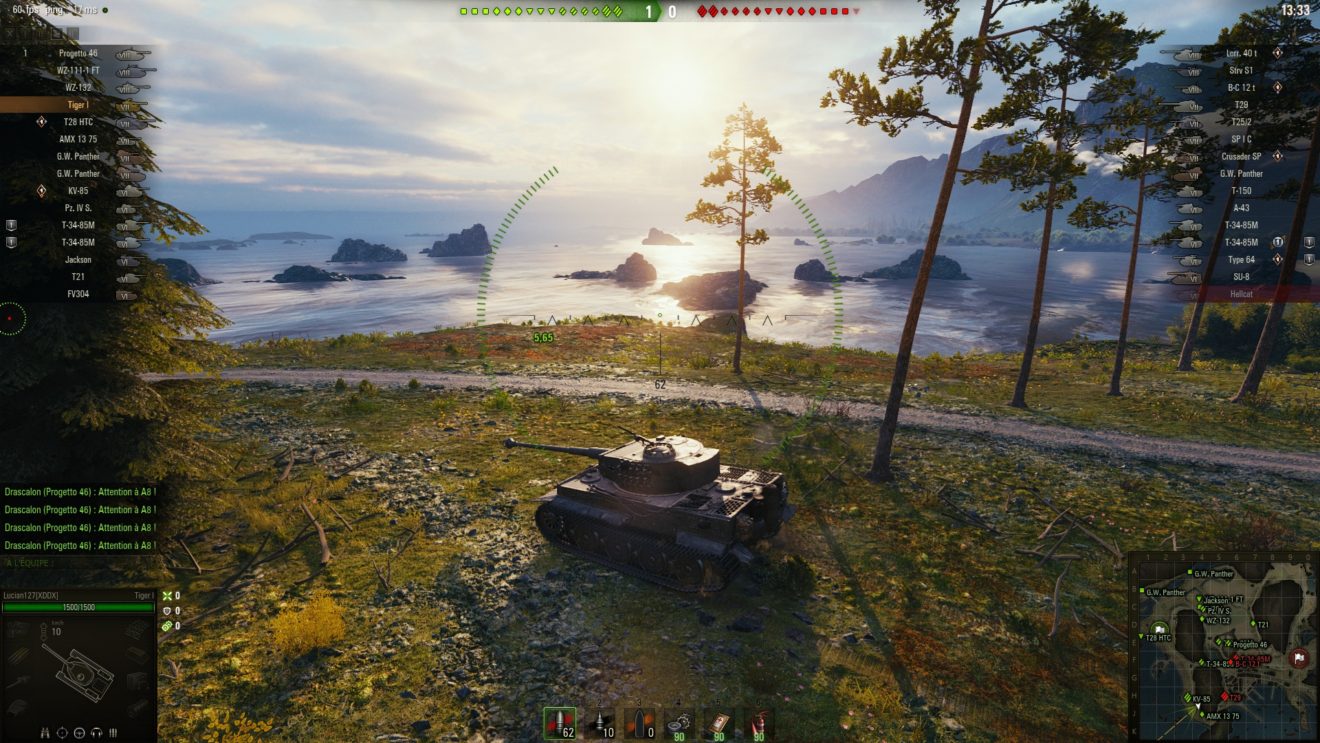Viewport: 1320px width, 743px height.
Task: Select Progetto 46 in the allied team list
Action: tap(79, 53)
